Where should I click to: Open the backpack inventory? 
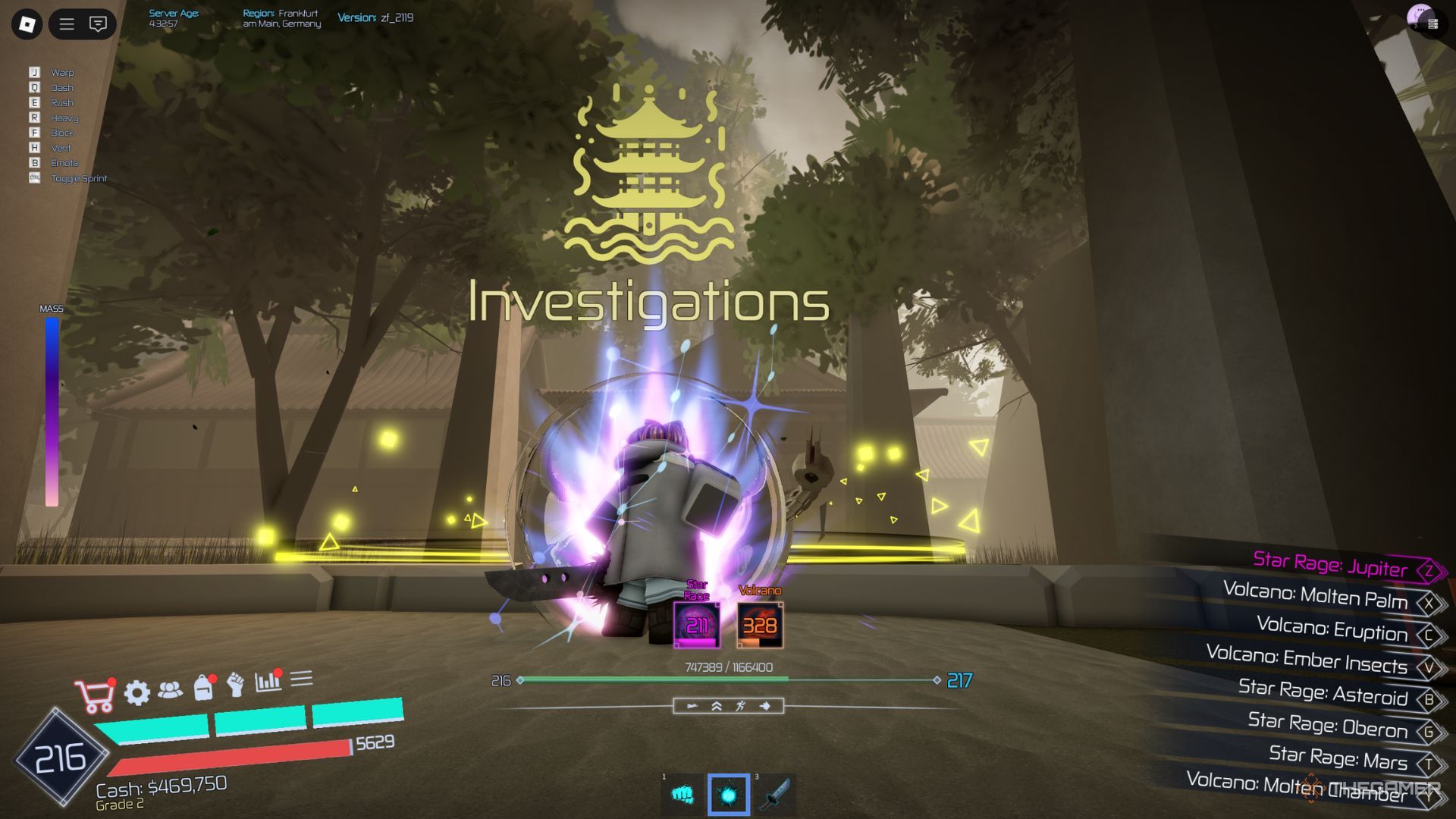[203, 687]
